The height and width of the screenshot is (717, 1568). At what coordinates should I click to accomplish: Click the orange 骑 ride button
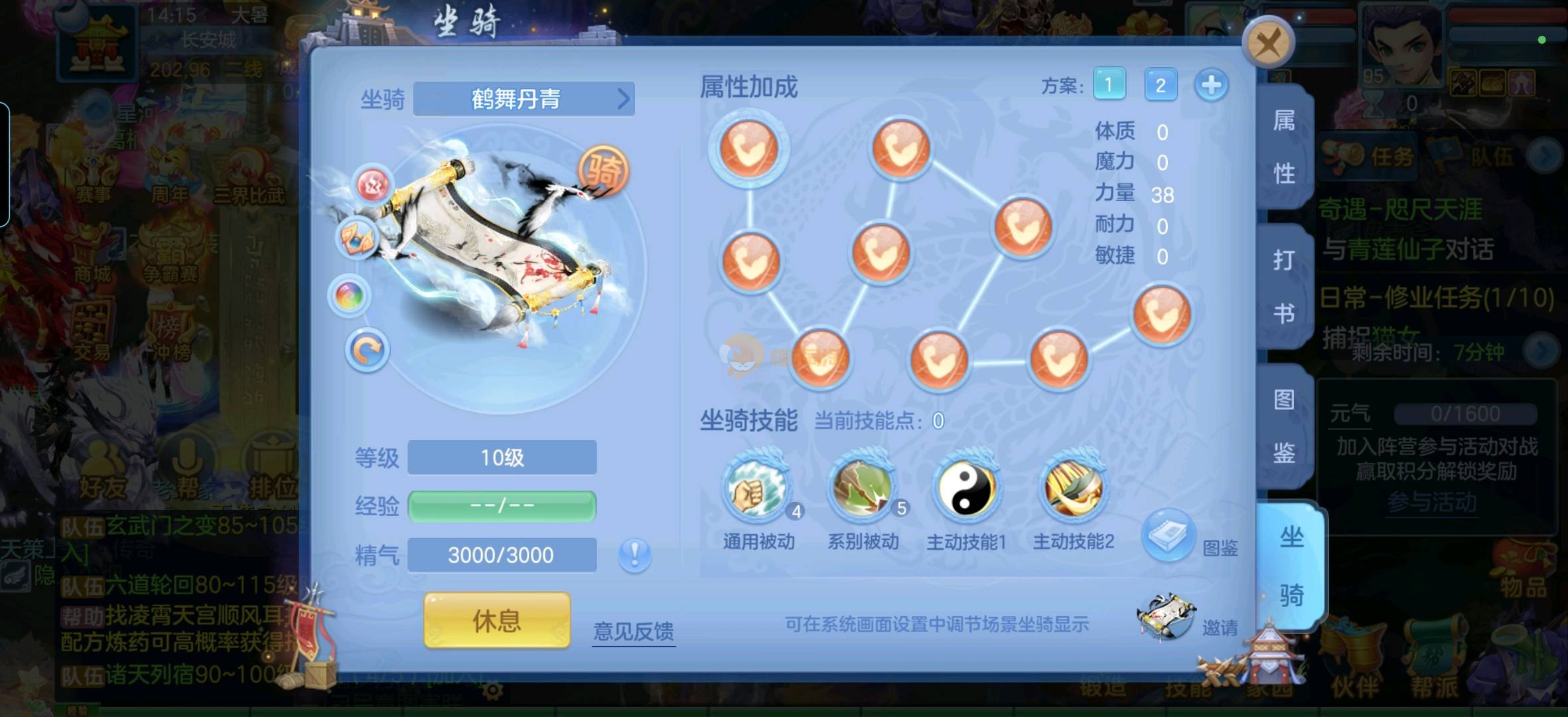(604, 171)
